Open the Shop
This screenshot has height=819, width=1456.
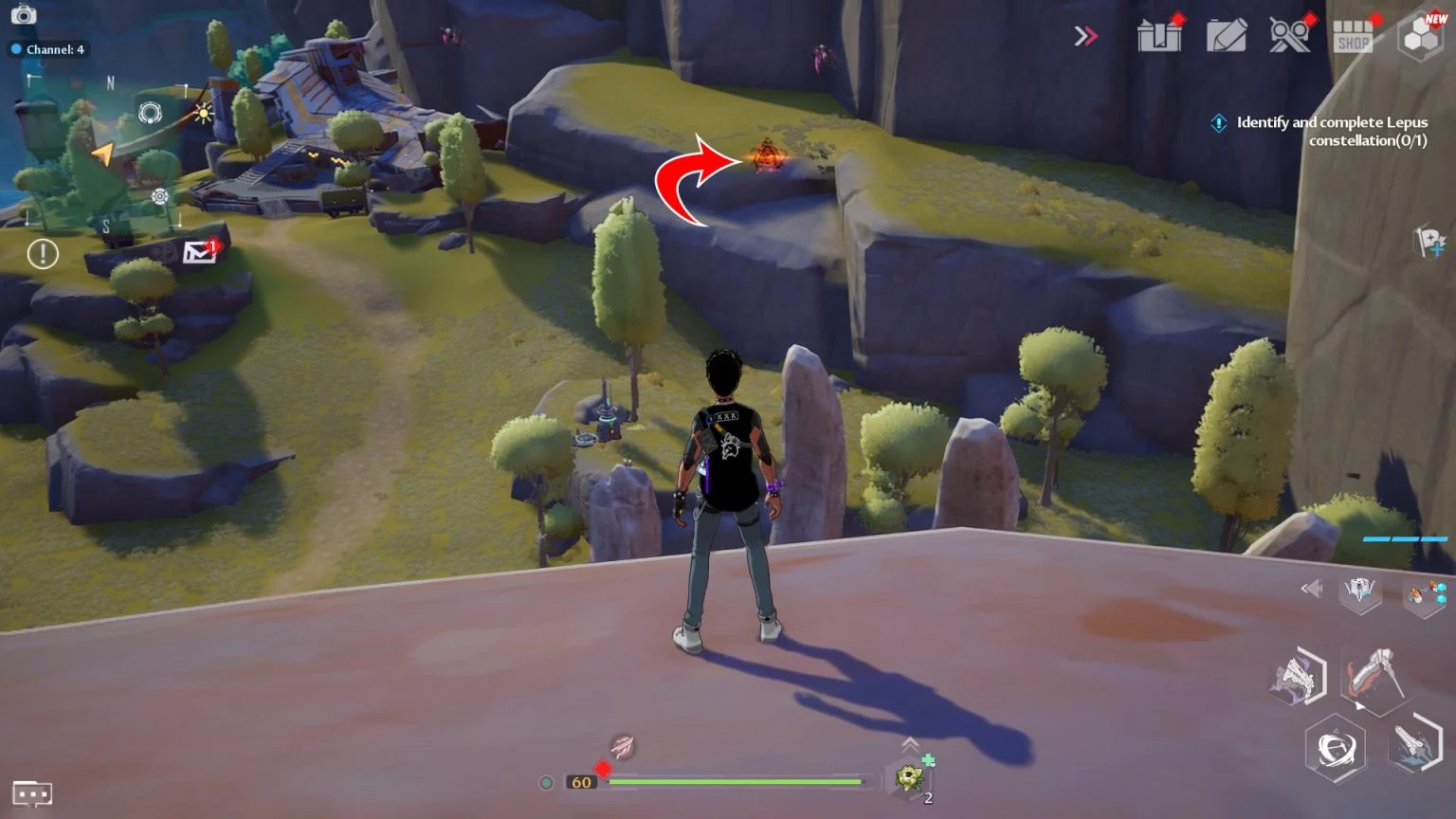pyautogui.click(x=1354, y=34)
